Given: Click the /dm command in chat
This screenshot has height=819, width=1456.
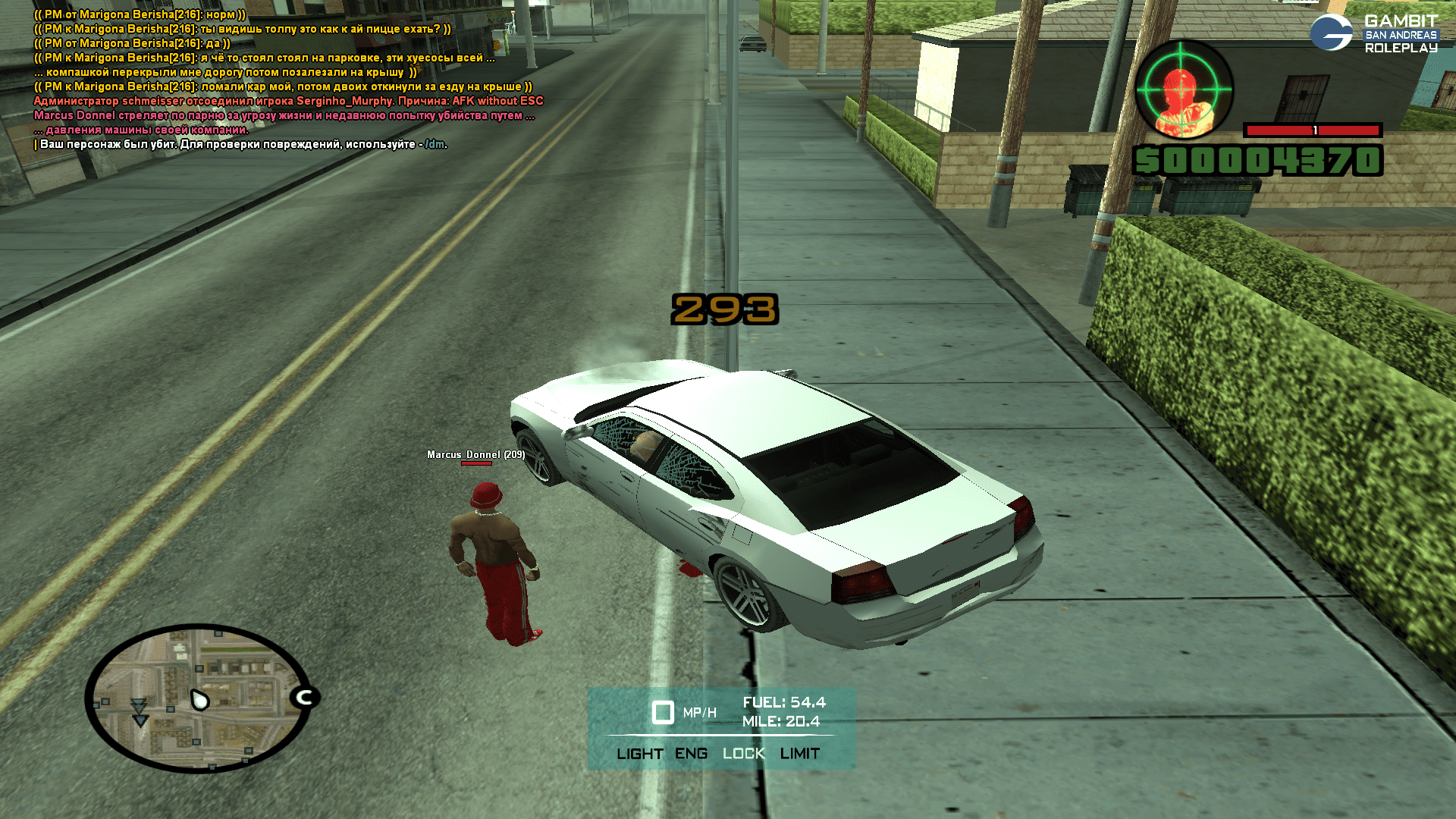Looking at the screenshot, I should [x=435, y=144].
